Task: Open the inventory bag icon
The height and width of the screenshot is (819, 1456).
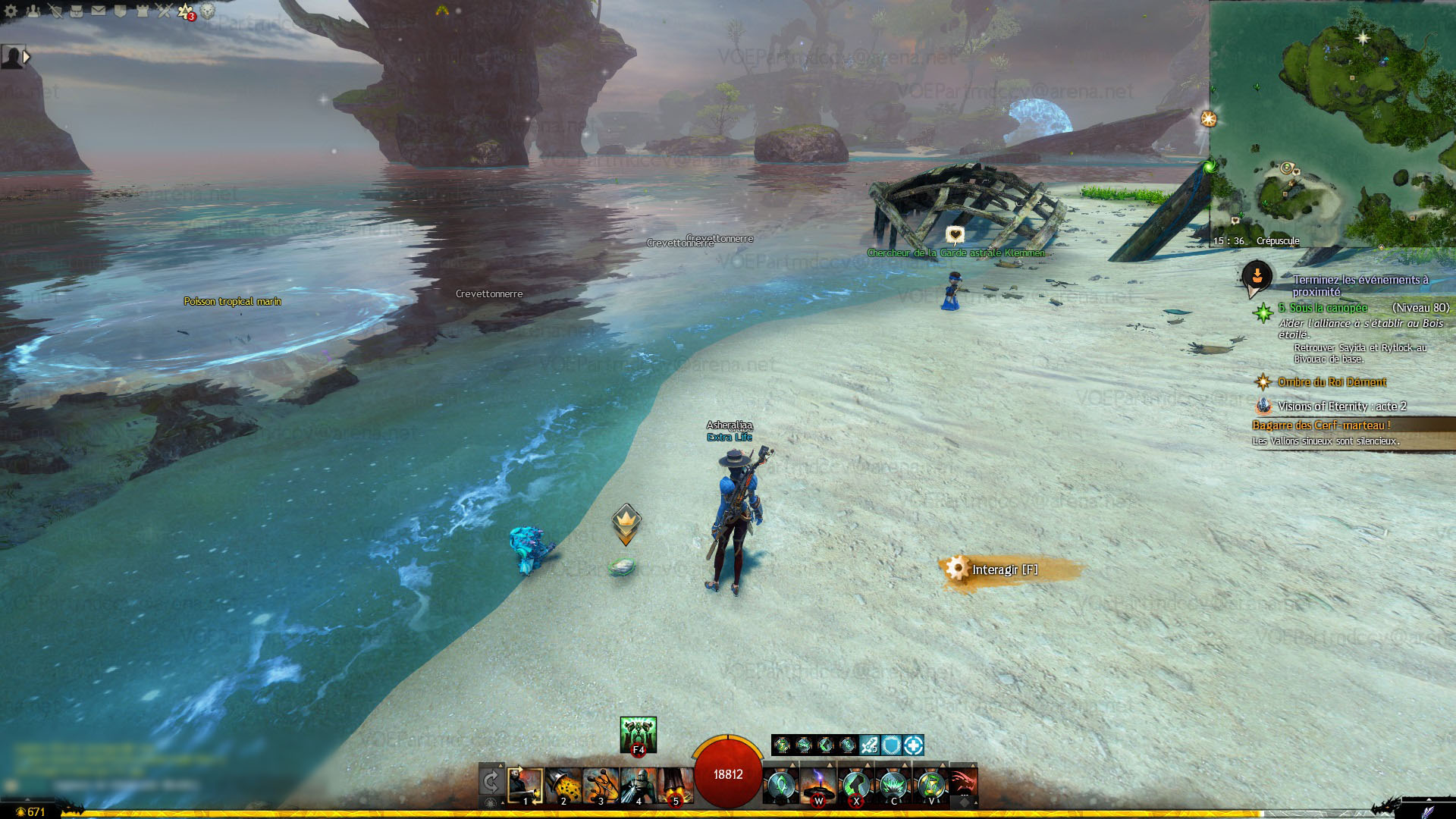Action: pos(77,11)
